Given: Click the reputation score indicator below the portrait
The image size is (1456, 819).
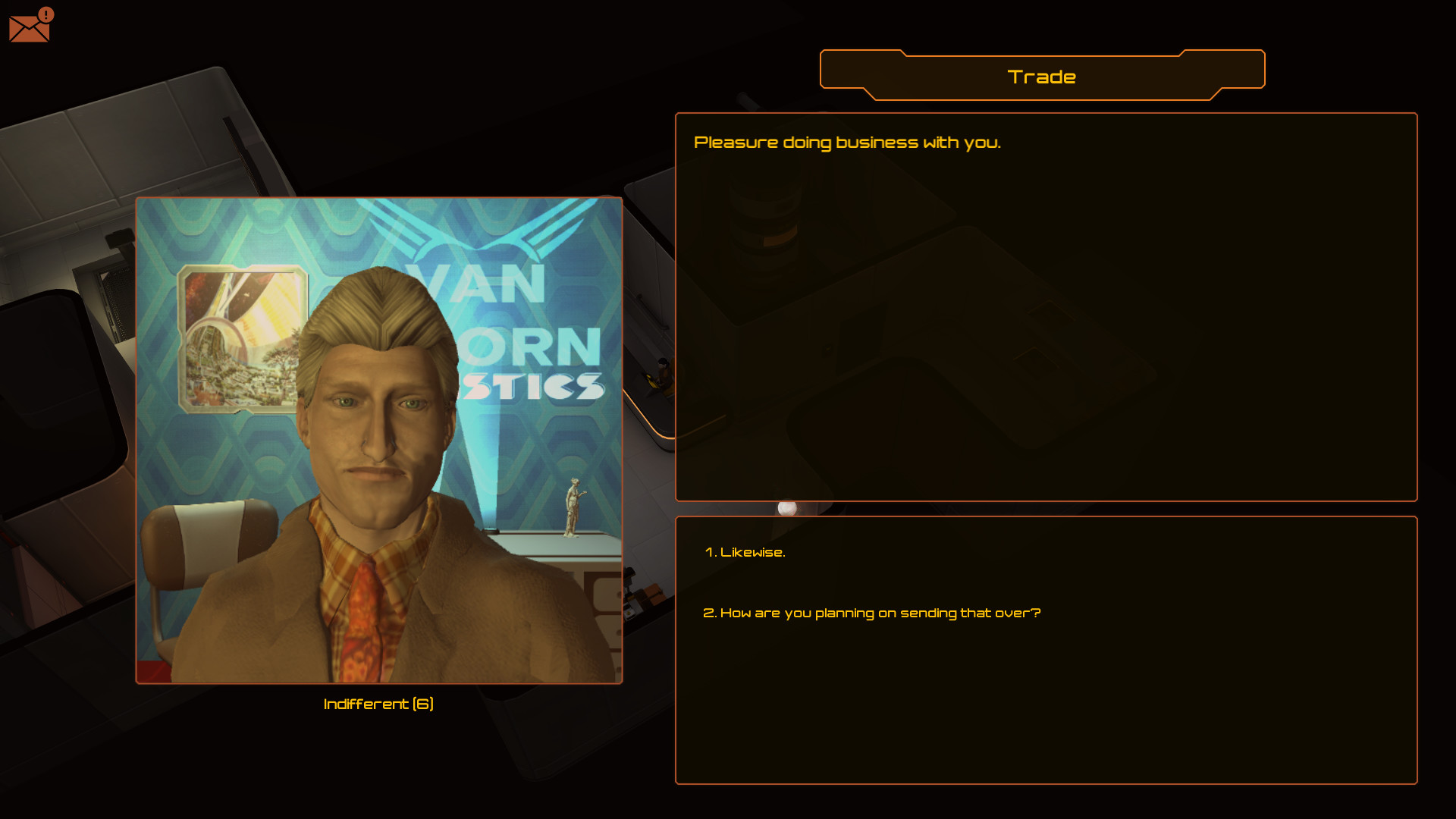Looking at the screenshot, I should [x=378, y=704].
